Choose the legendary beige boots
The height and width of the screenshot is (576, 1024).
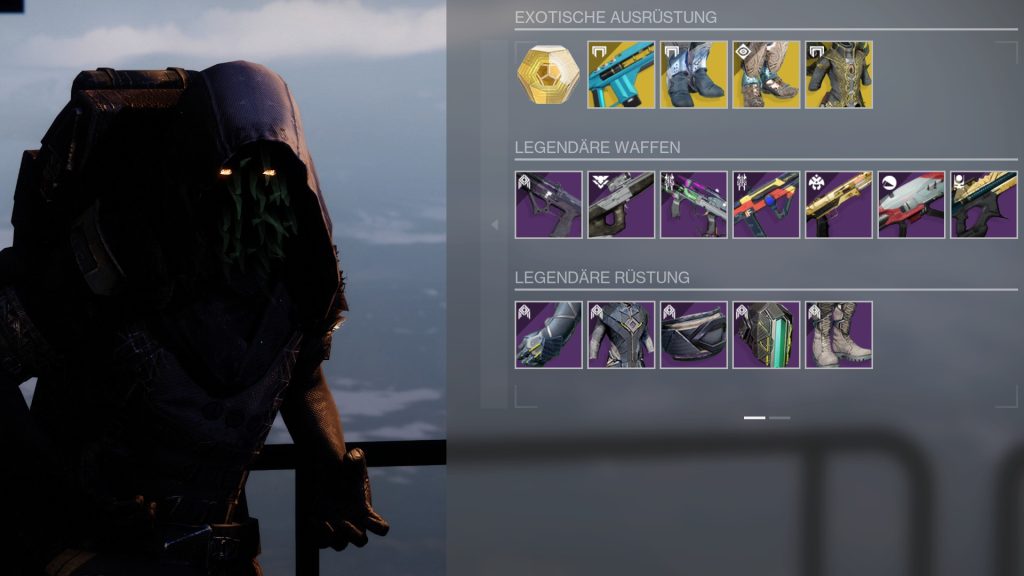click(839, 335)
